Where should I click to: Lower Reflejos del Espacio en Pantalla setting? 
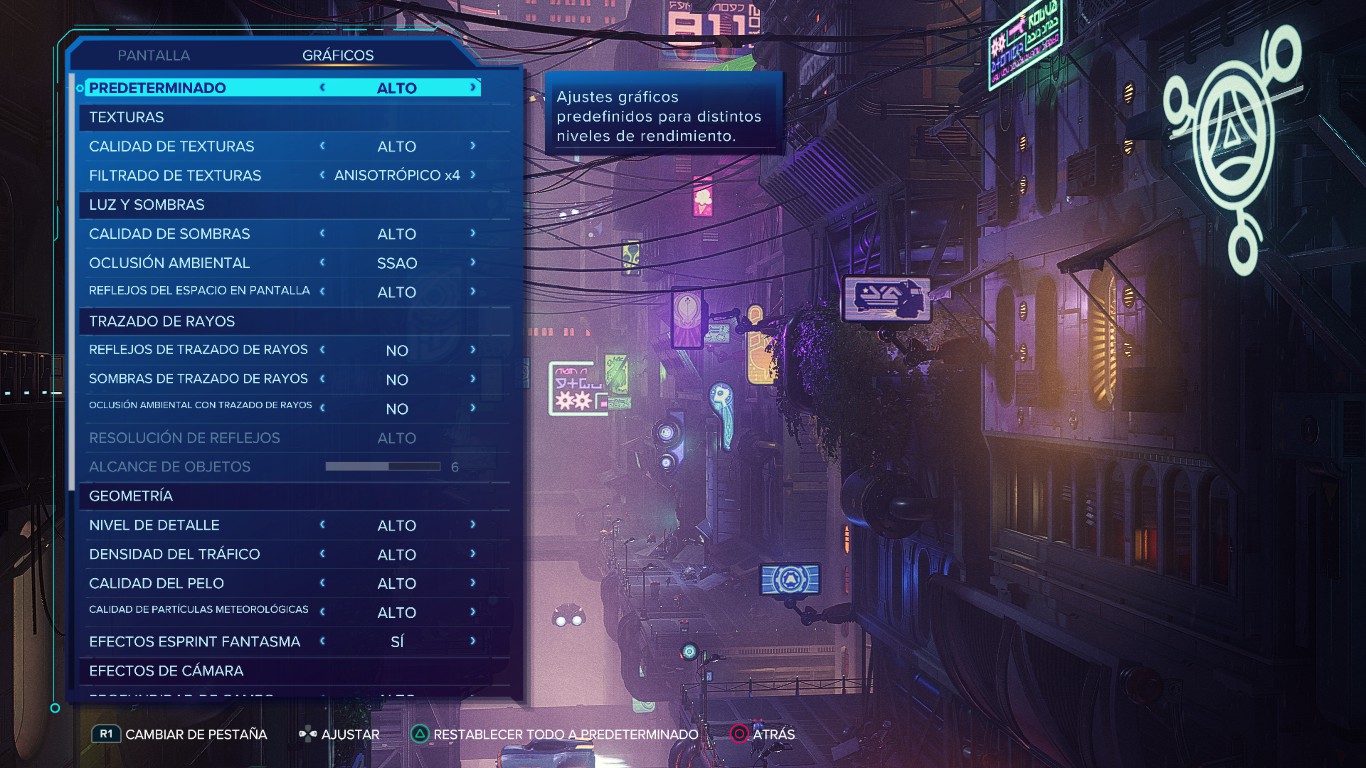pos(322,292)
